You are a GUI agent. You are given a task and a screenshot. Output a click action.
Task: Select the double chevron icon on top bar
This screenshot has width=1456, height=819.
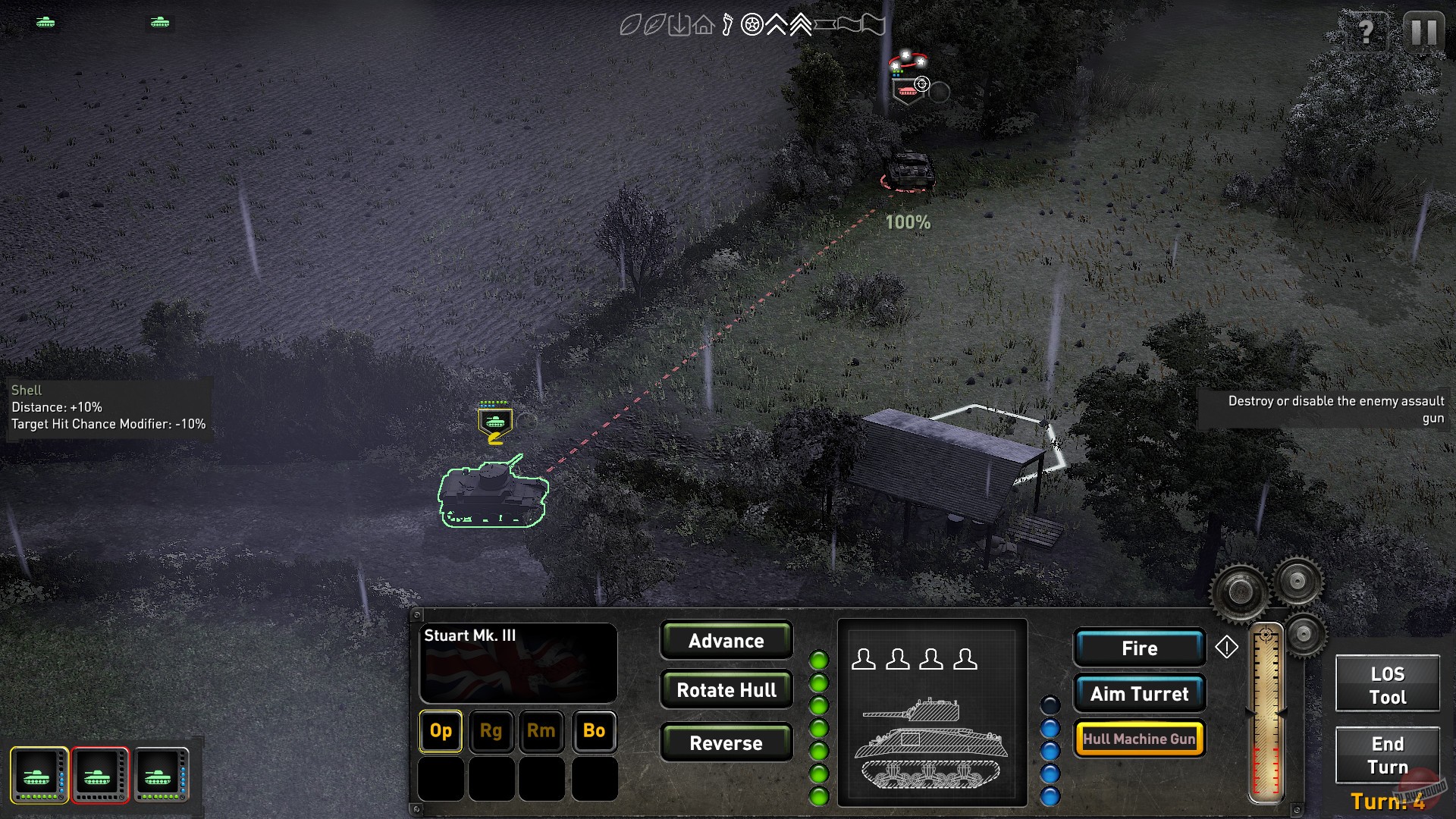click(801, 25)
